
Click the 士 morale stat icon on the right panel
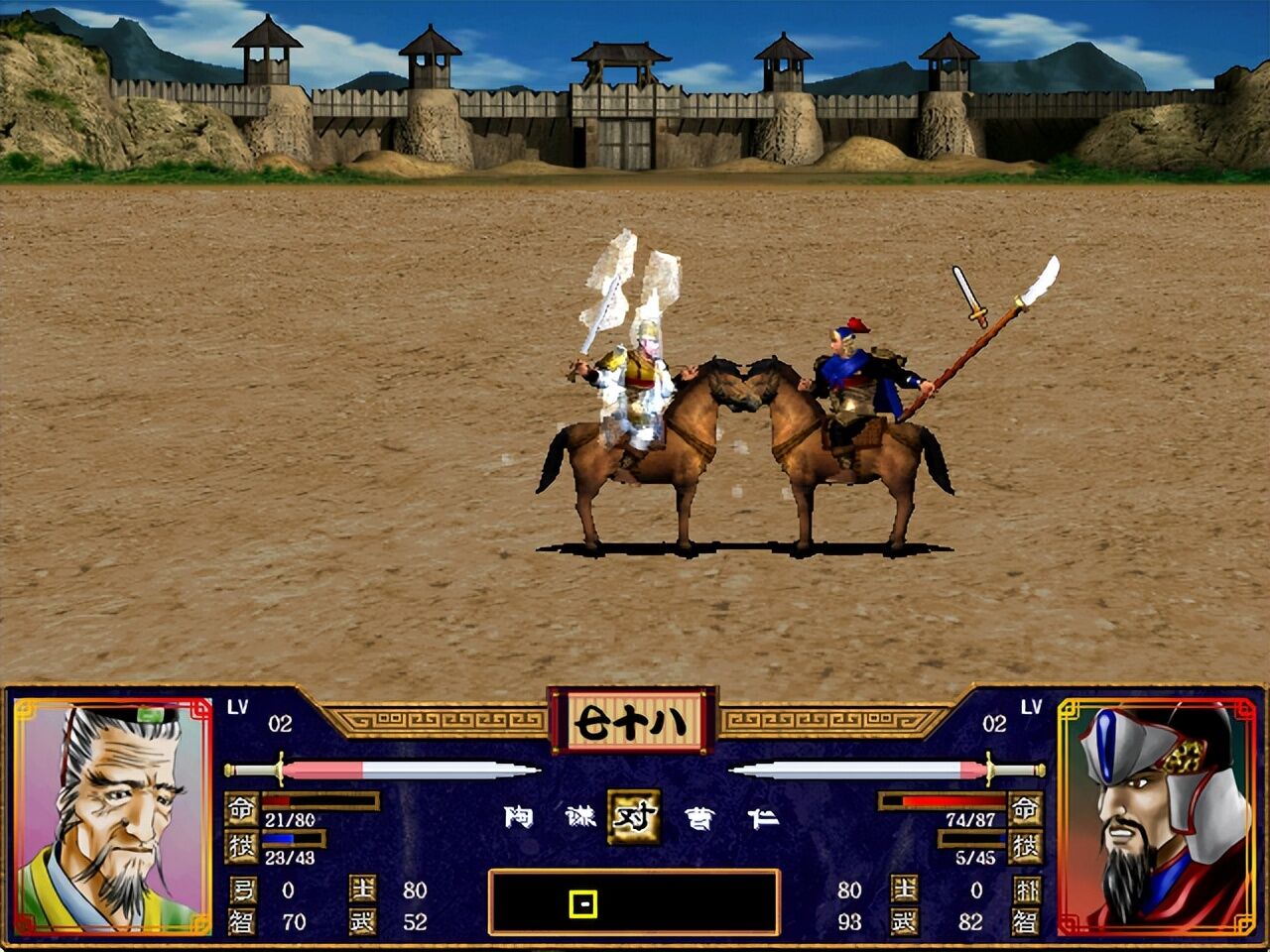tap(907, 890)
